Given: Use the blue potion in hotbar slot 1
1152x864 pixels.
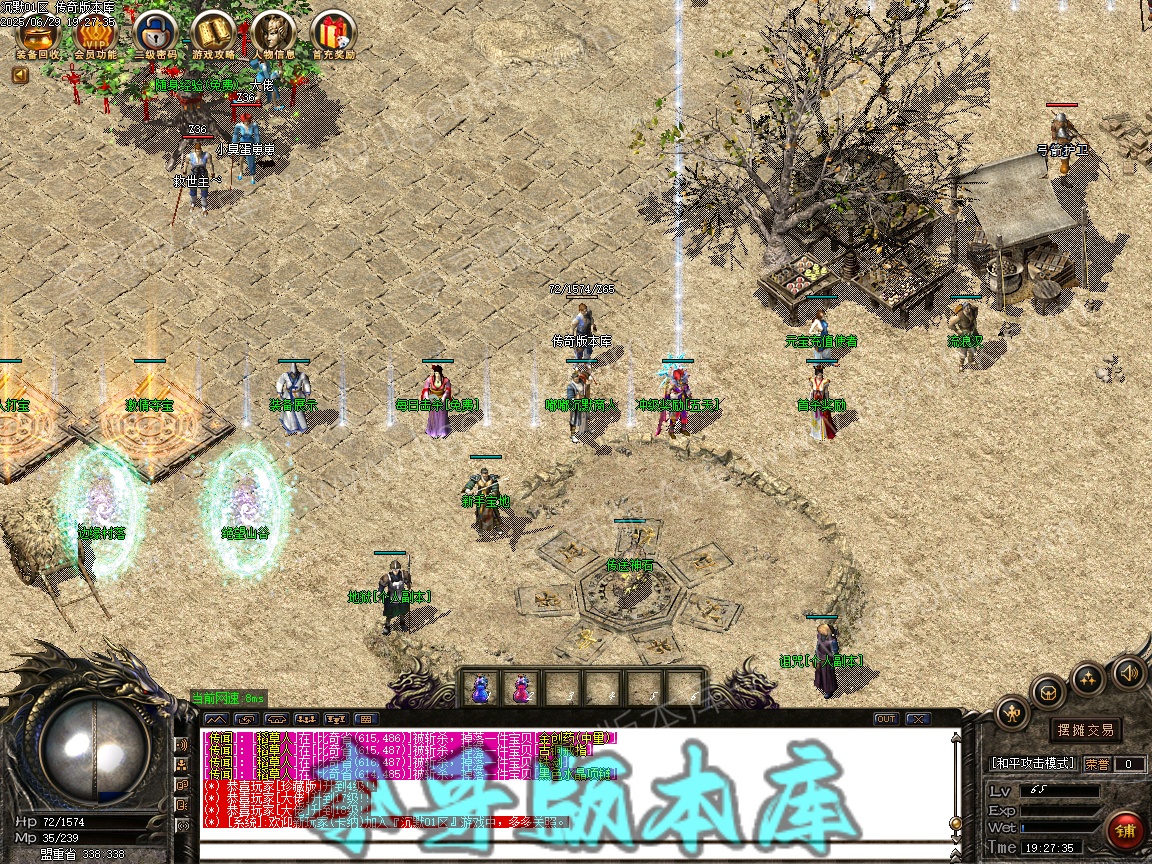Looking at the screenshot, I should 482,688.
